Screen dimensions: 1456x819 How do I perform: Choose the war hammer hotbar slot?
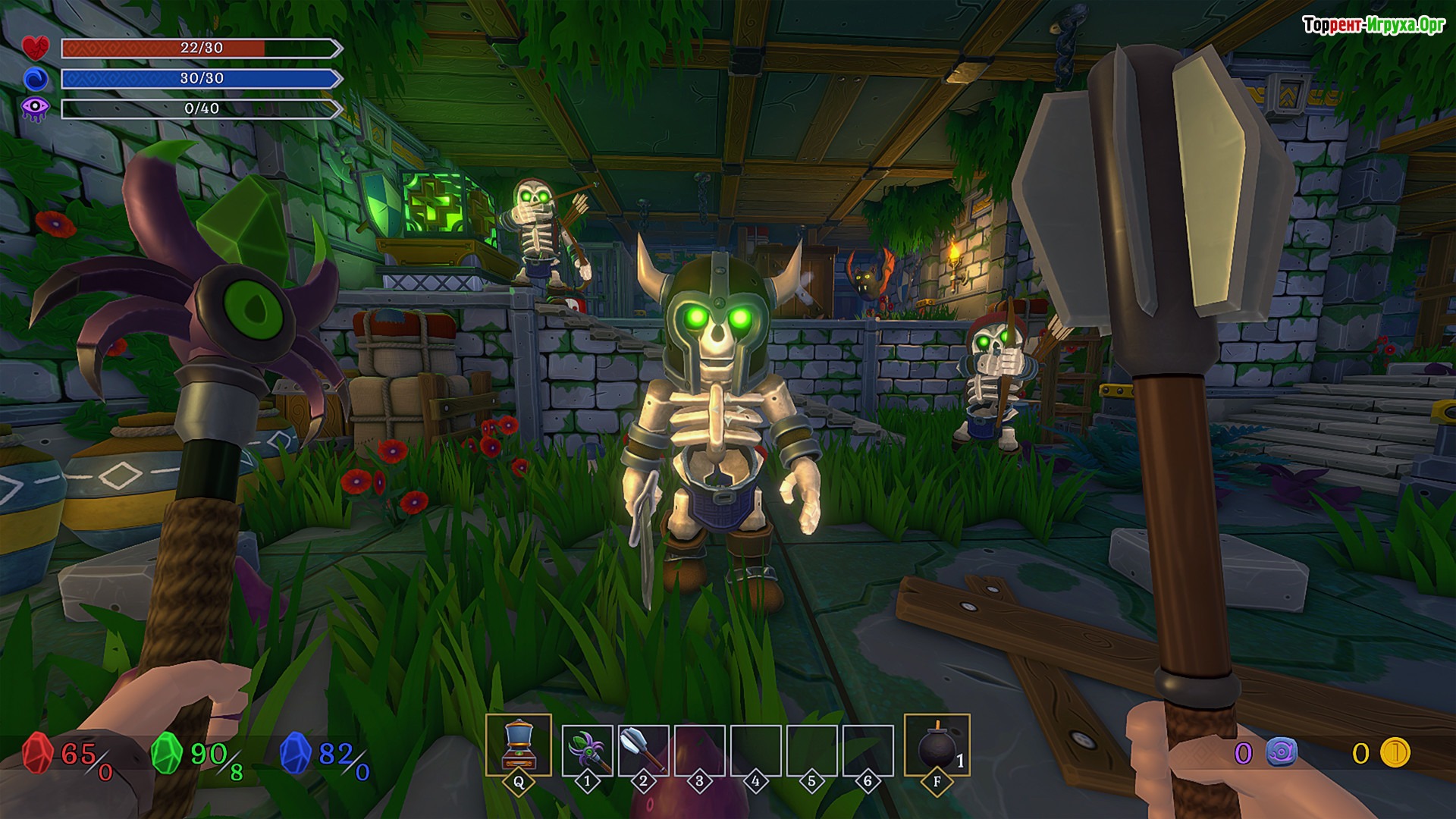tap(644, 750)
